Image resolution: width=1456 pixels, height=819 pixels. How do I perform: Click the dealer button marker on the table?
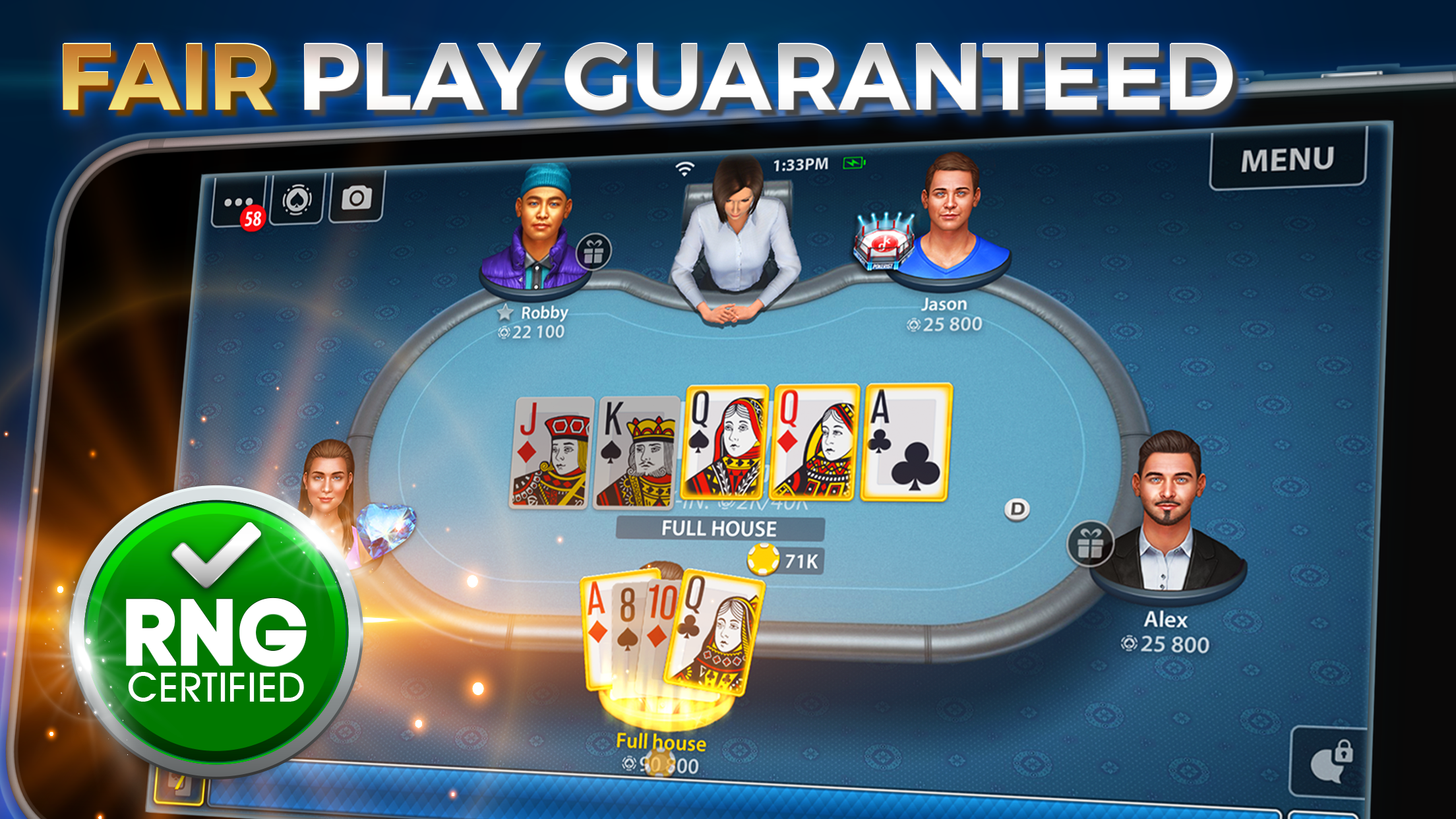[x=1018, y=508]
